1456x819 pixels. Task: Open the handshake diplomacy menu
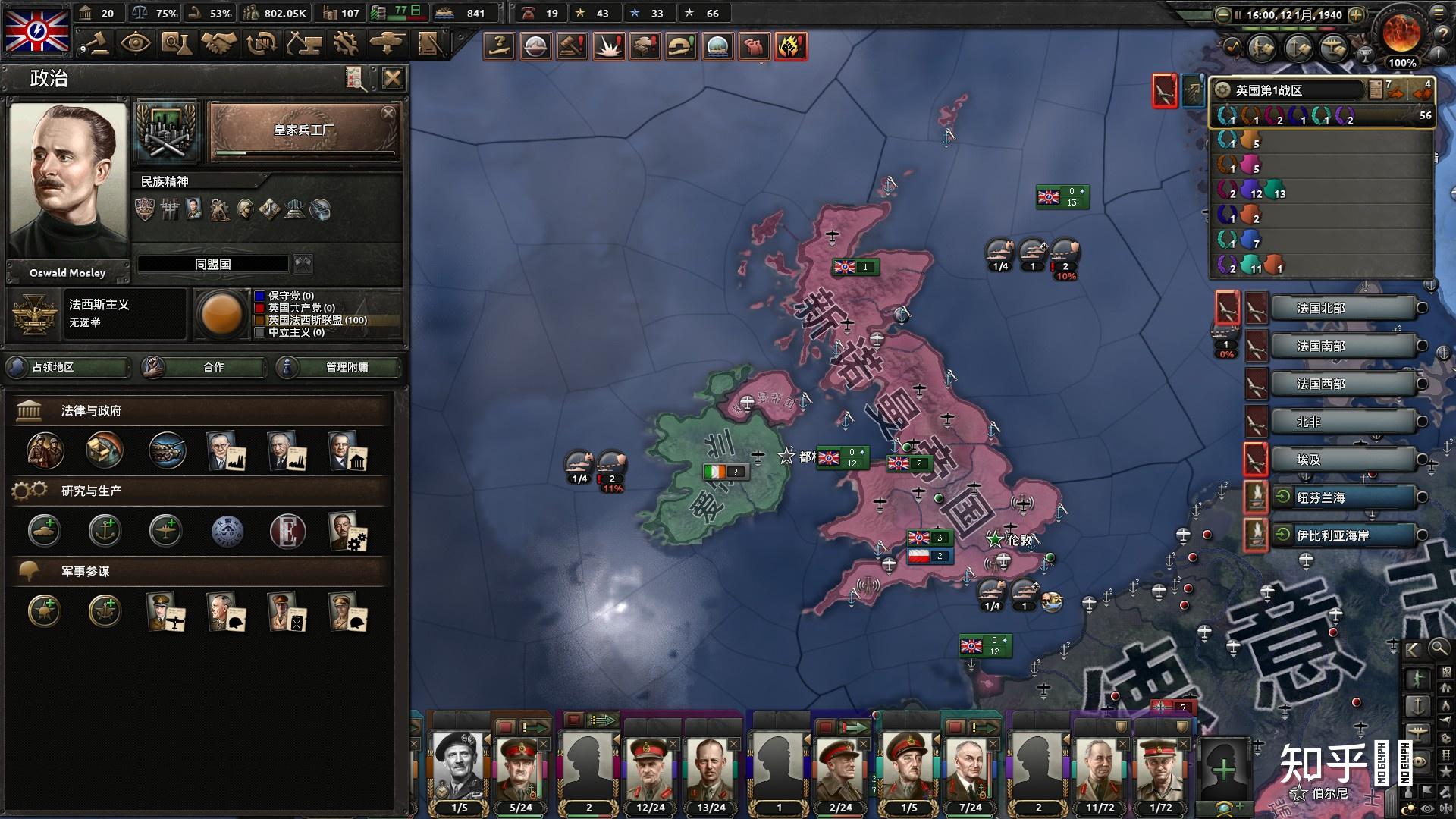coord(218,43)
